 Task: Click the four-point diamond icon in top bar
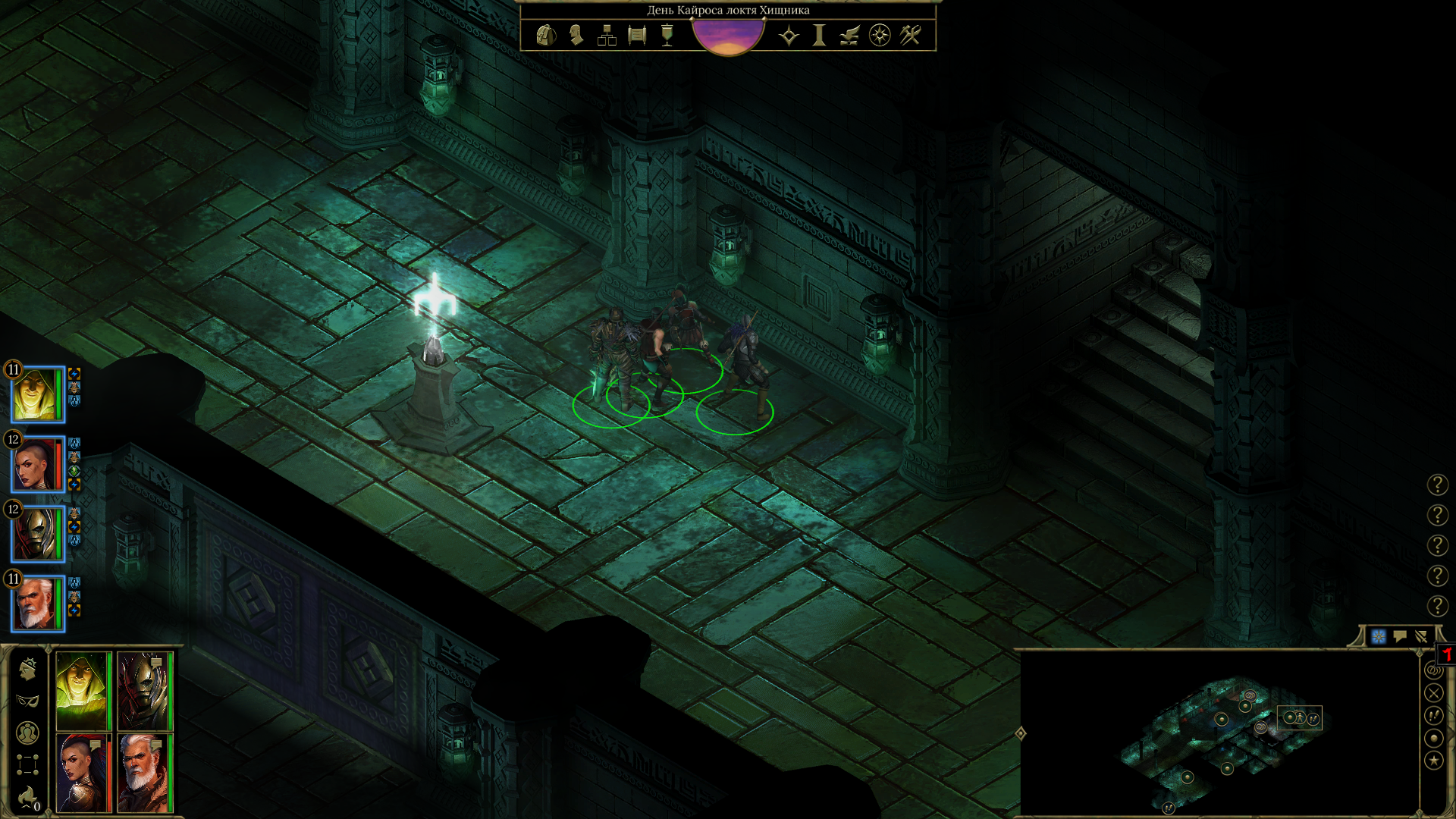(789, 36)
